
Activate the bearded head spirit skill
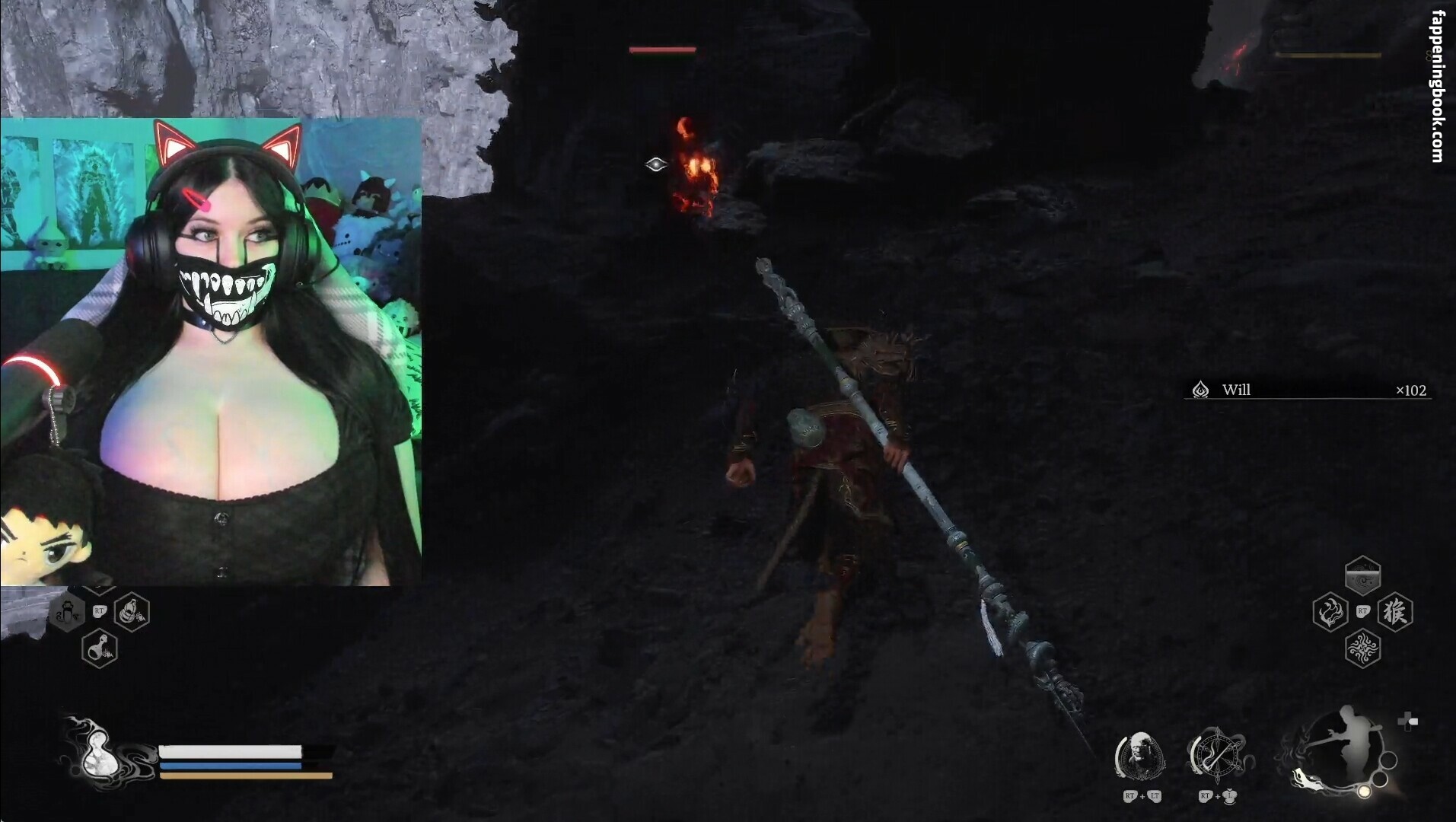(1139, 756)
